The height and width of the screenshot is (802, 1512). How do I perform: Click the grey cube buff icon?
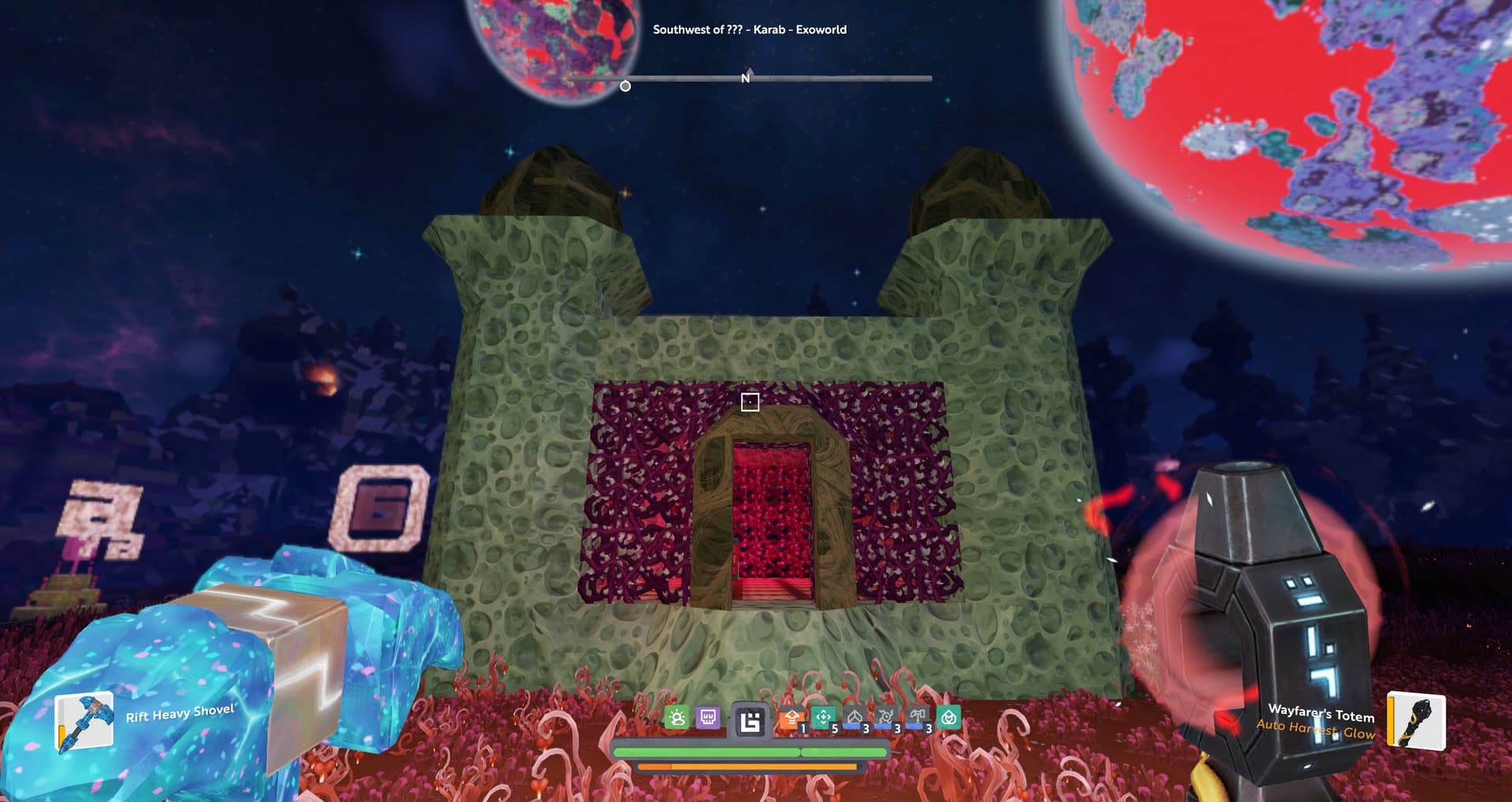point(854,718)
